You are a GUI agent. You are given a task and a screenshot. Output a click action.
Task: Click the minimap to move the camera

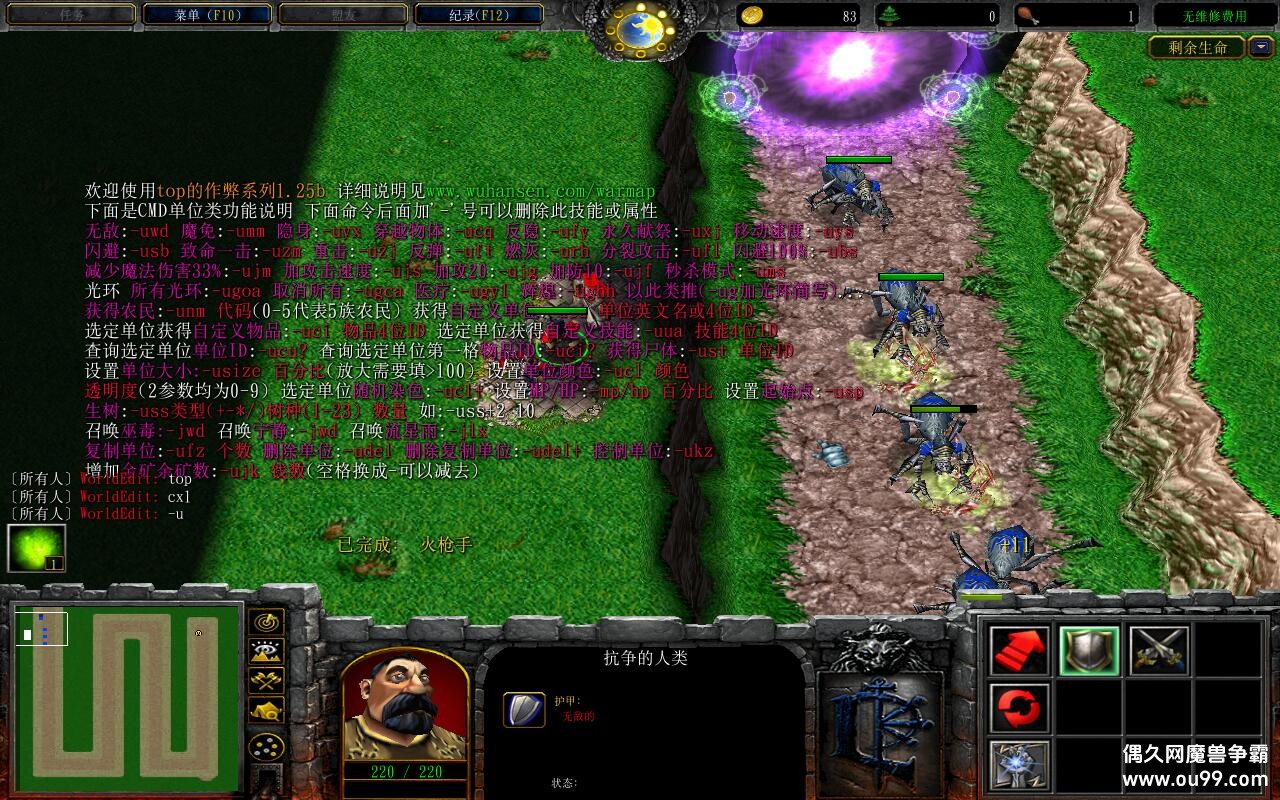[127, 691]
